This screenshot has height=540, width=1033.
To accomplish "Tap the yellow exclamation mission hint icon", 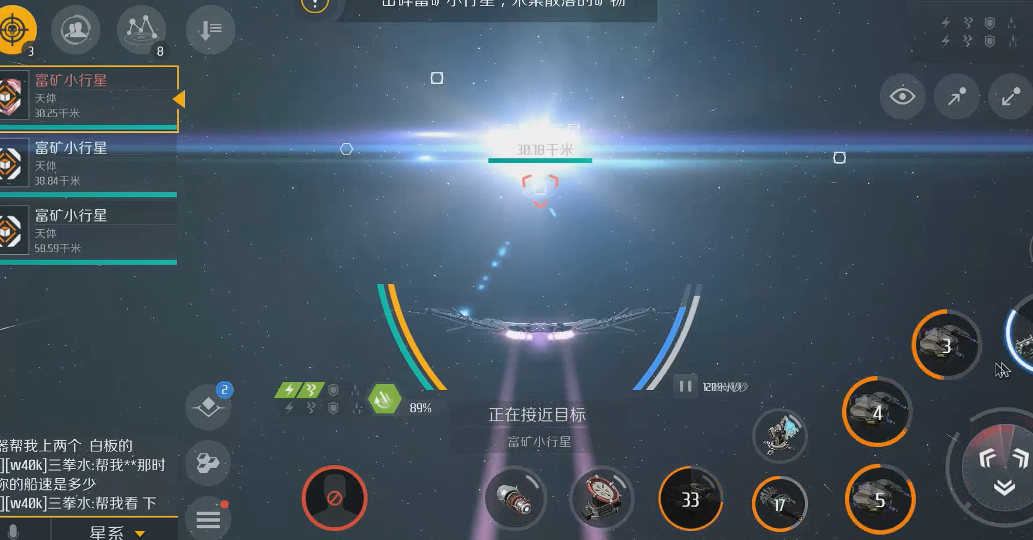I will coord(314,4).
